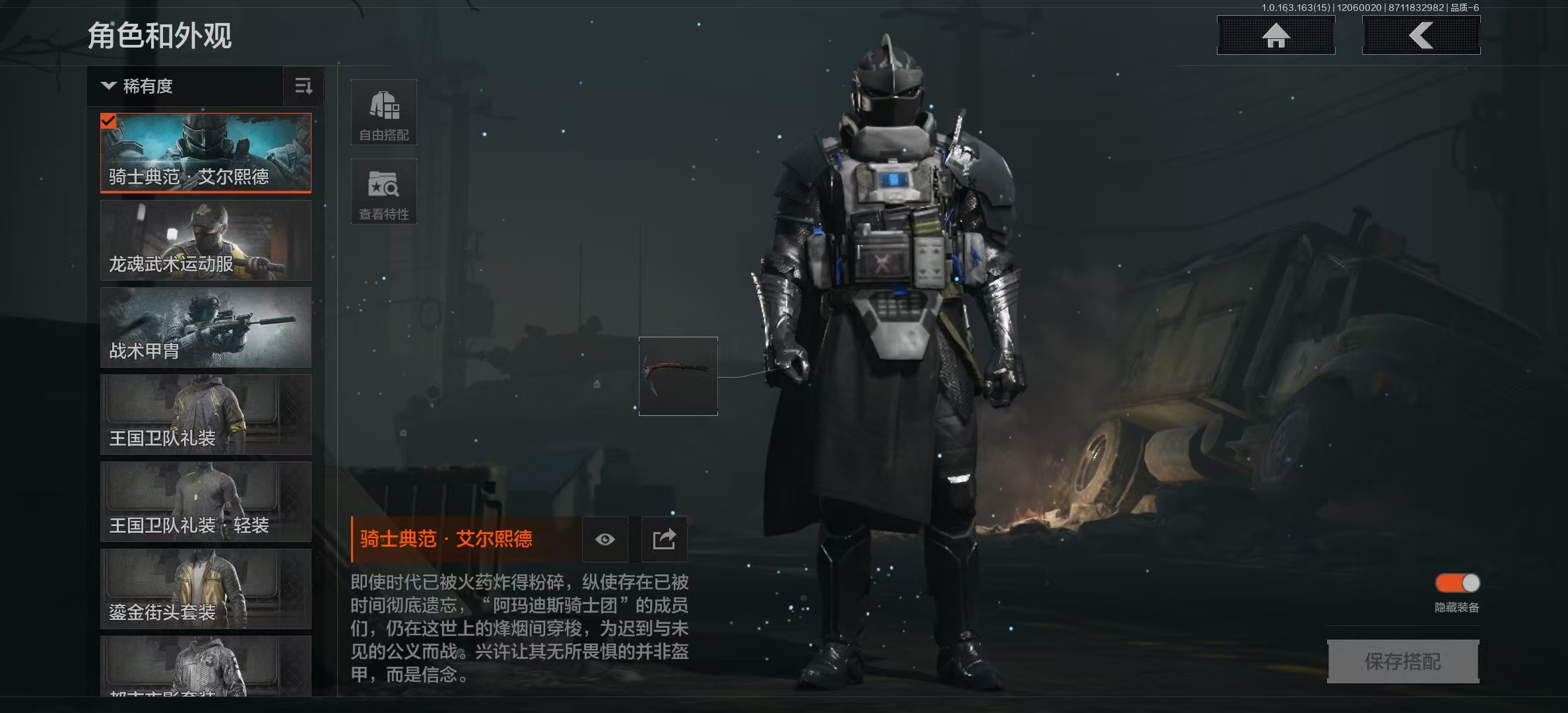Click the eye preview icon

604,539
